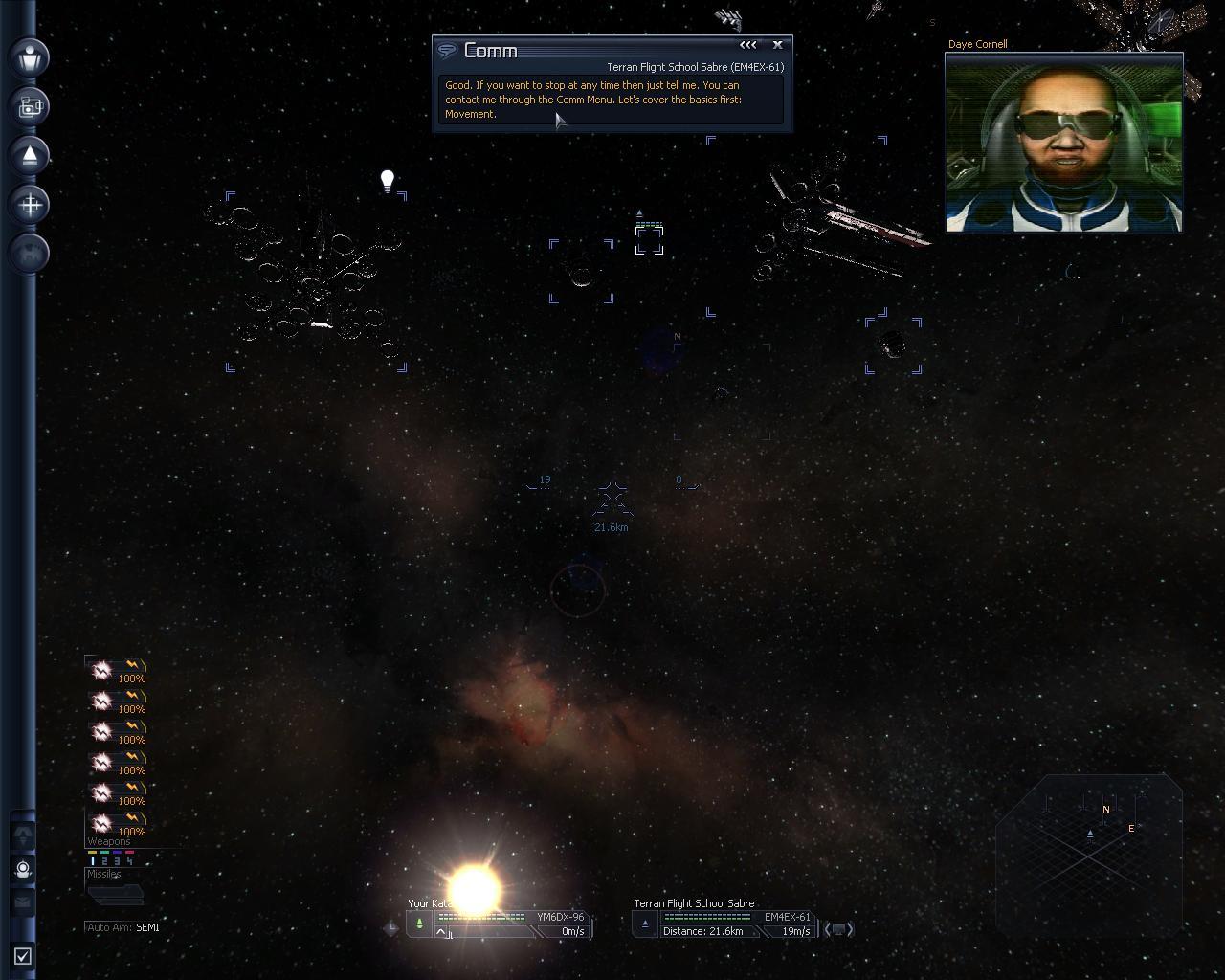This screenshot has height=980, width=1225.
Task: Click the triple-arrow collapse button on Comm window
Action: point(747,44)
